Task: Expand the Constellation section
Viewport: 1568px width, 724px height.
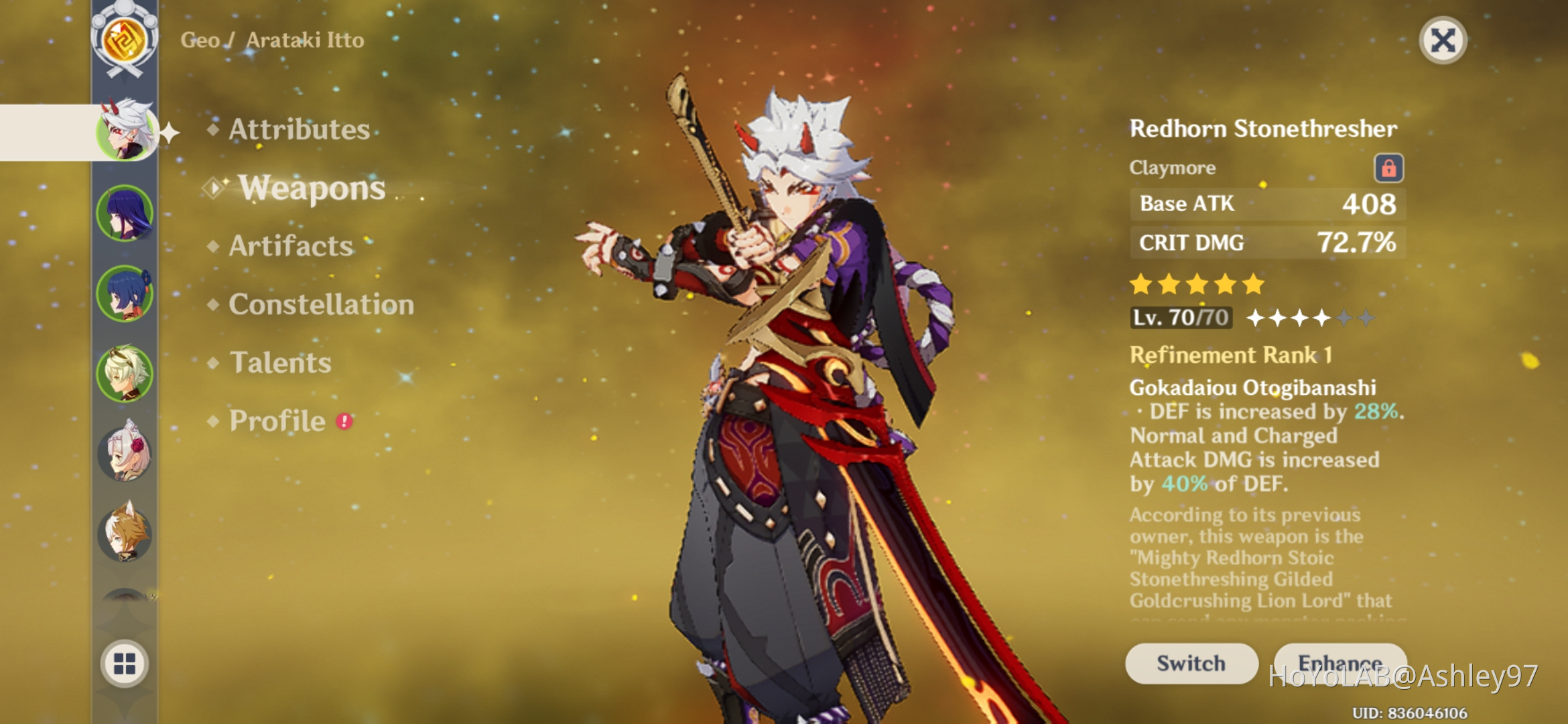Action: pyautogui.click(x=320, y=305)
